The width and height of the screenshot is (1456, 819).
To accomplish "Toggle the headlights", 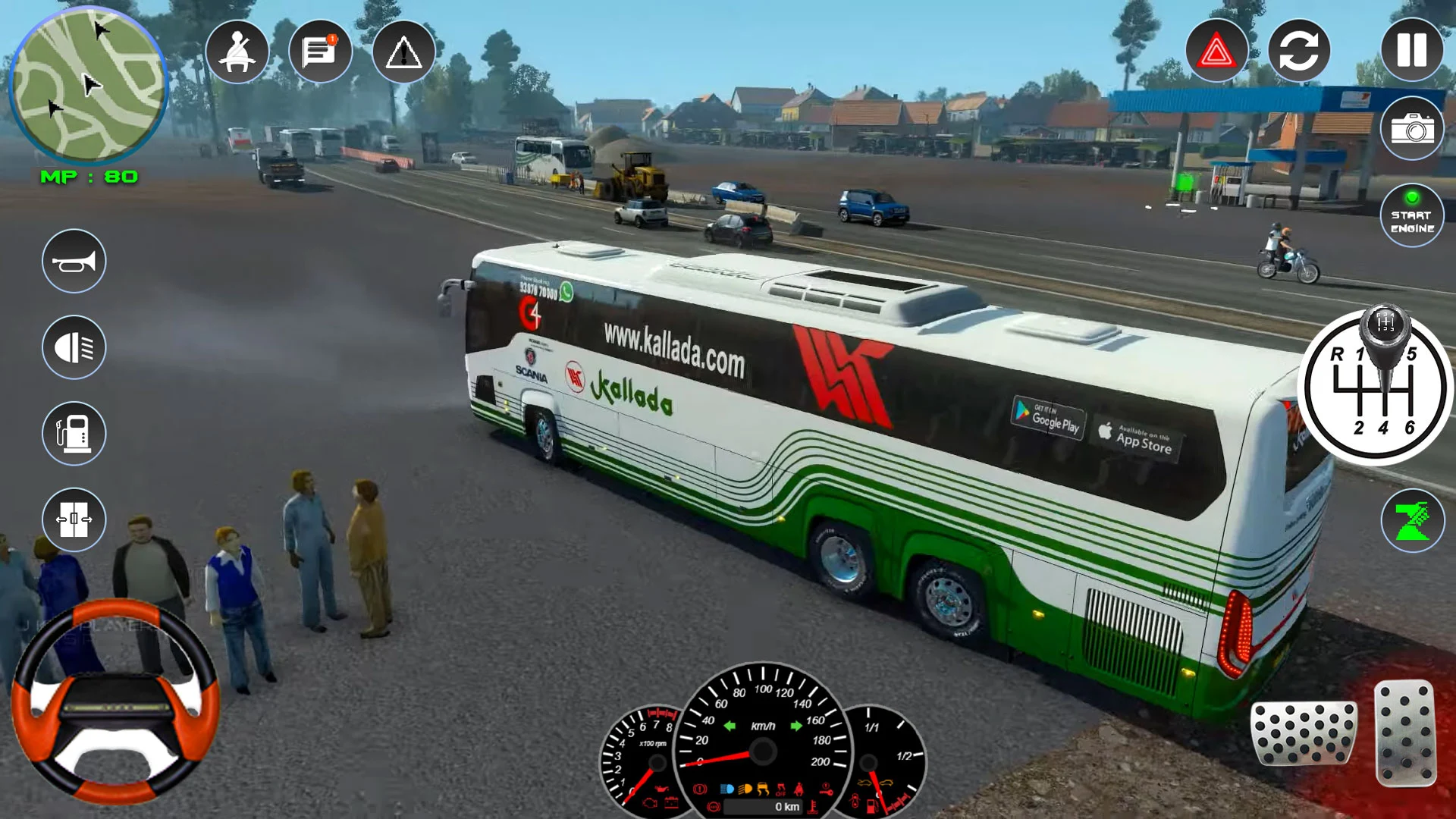I will tap(73, 347).
